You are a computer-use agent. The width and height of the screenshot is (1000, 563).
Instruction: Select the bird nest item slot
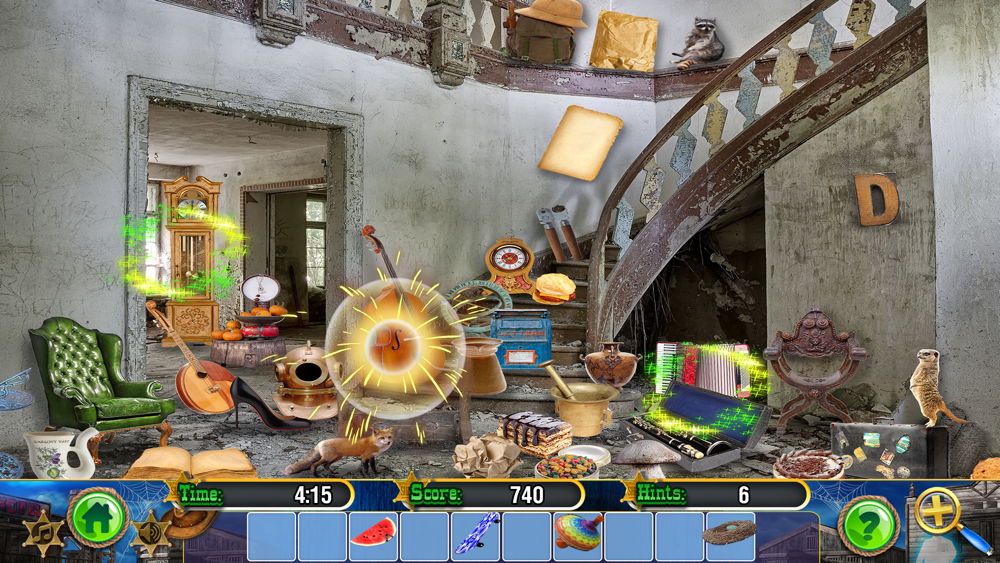coord(730,536)
